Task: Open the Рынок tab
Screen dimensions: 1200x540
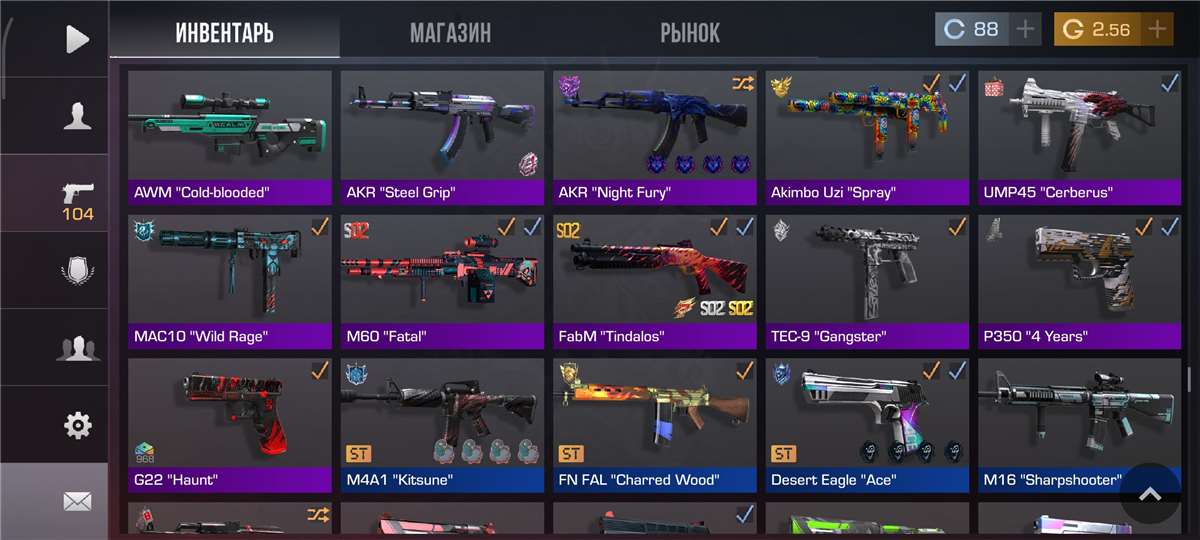Action: (x=689, y=33)
